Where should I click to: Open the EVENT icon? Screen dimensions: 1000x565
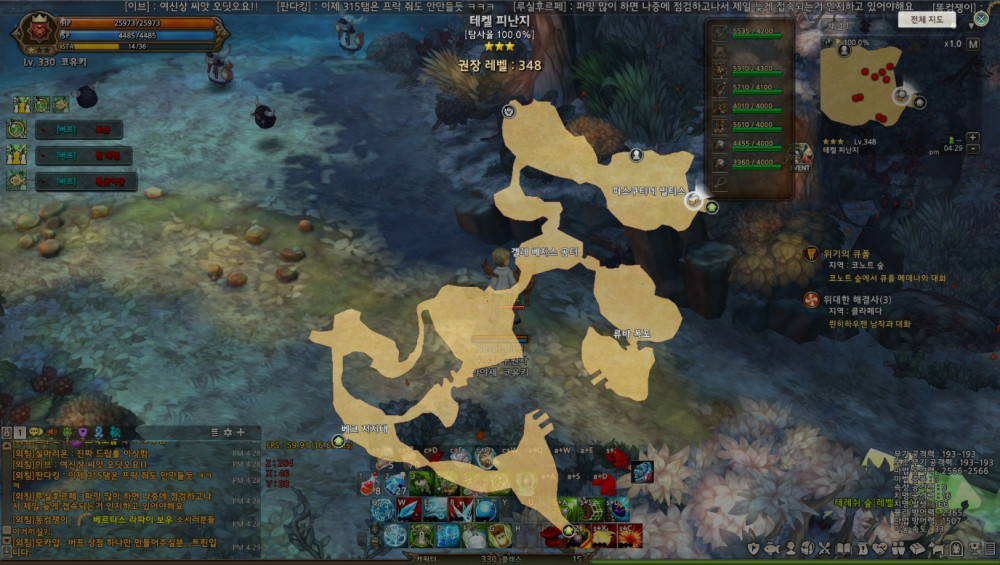800,158
